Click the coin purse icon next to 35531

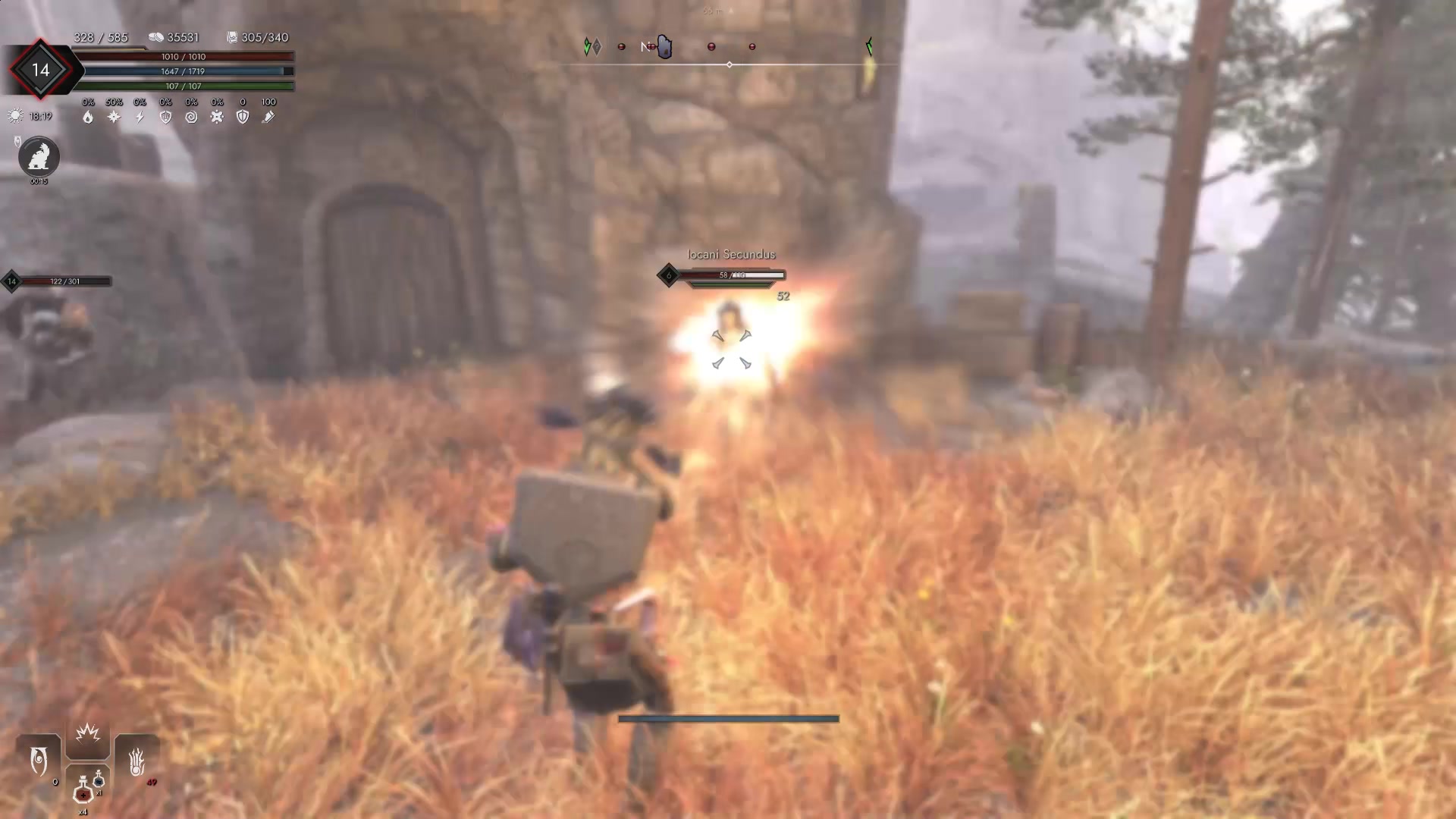pos(157,36)
